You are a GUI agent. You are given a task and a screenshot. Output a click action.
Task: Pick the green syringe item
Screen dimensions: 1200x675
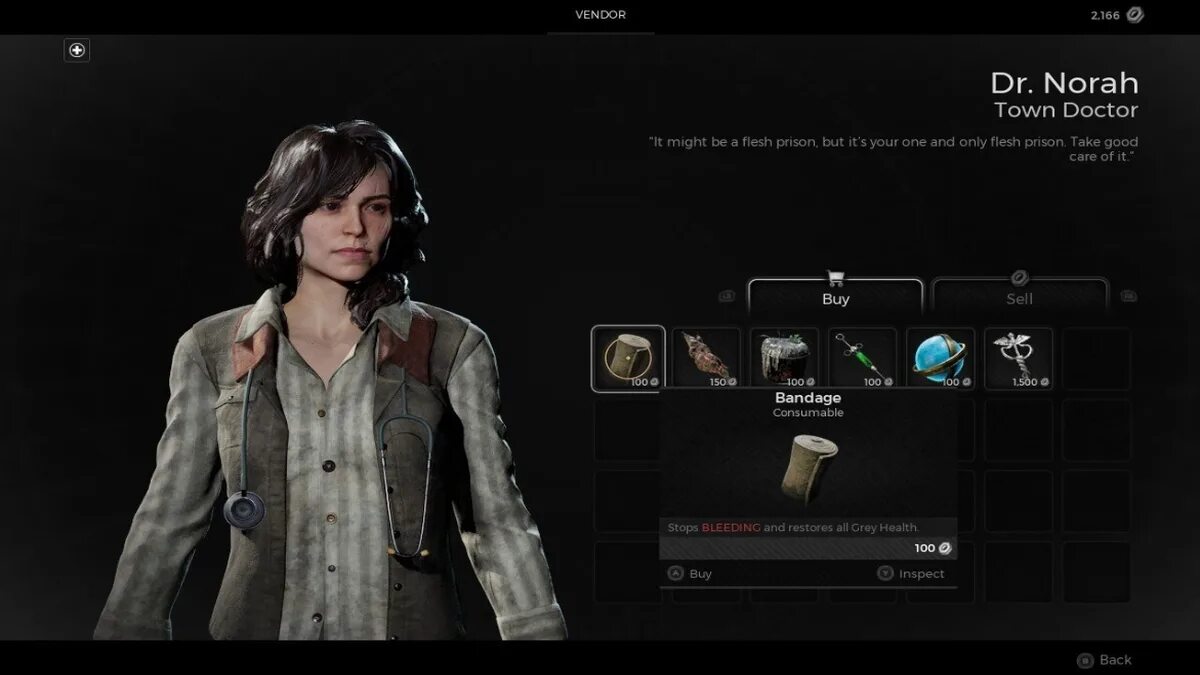click(x=862, y=358)
